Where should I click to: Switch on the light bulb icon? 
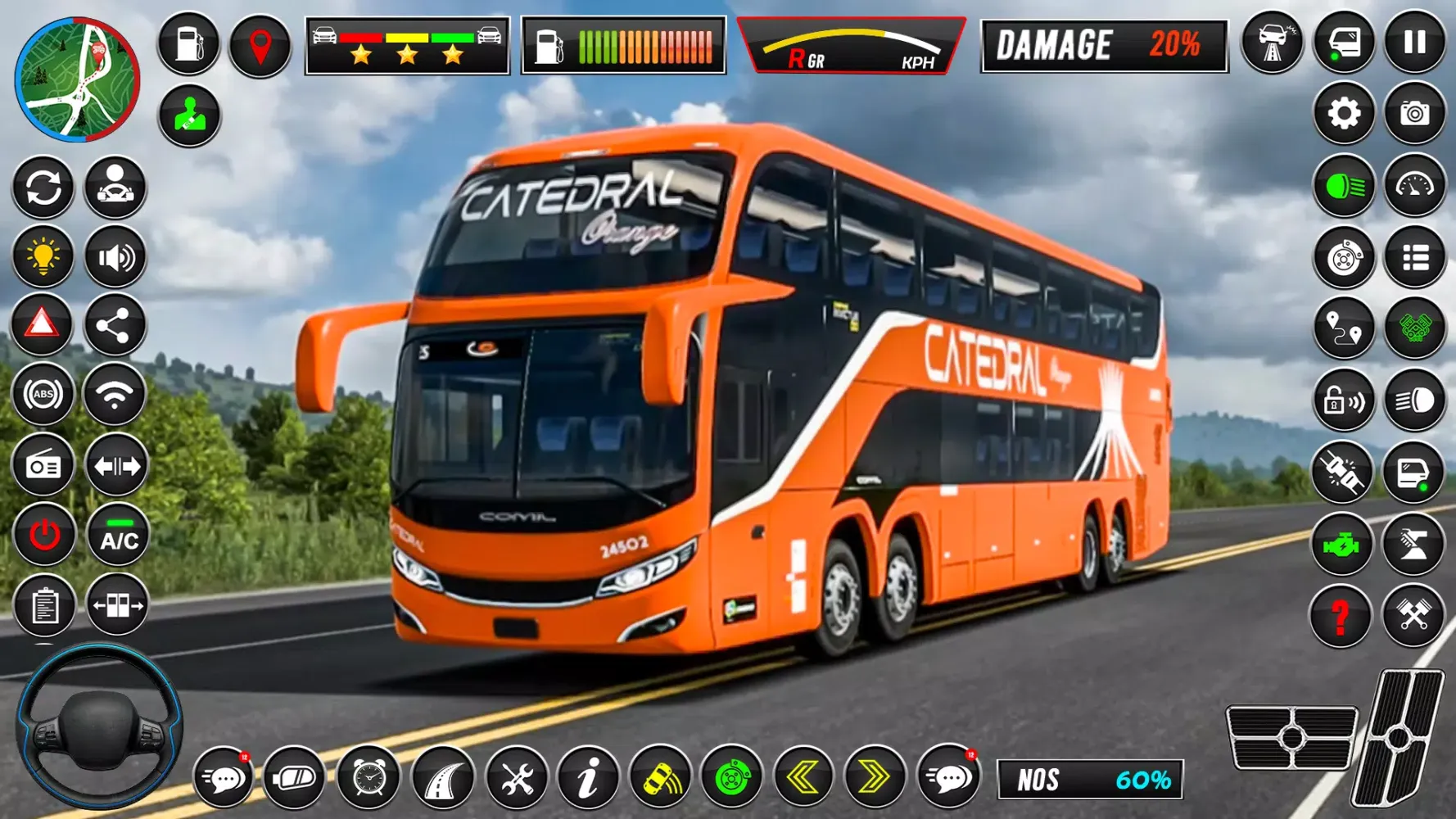tap(43, 257)
